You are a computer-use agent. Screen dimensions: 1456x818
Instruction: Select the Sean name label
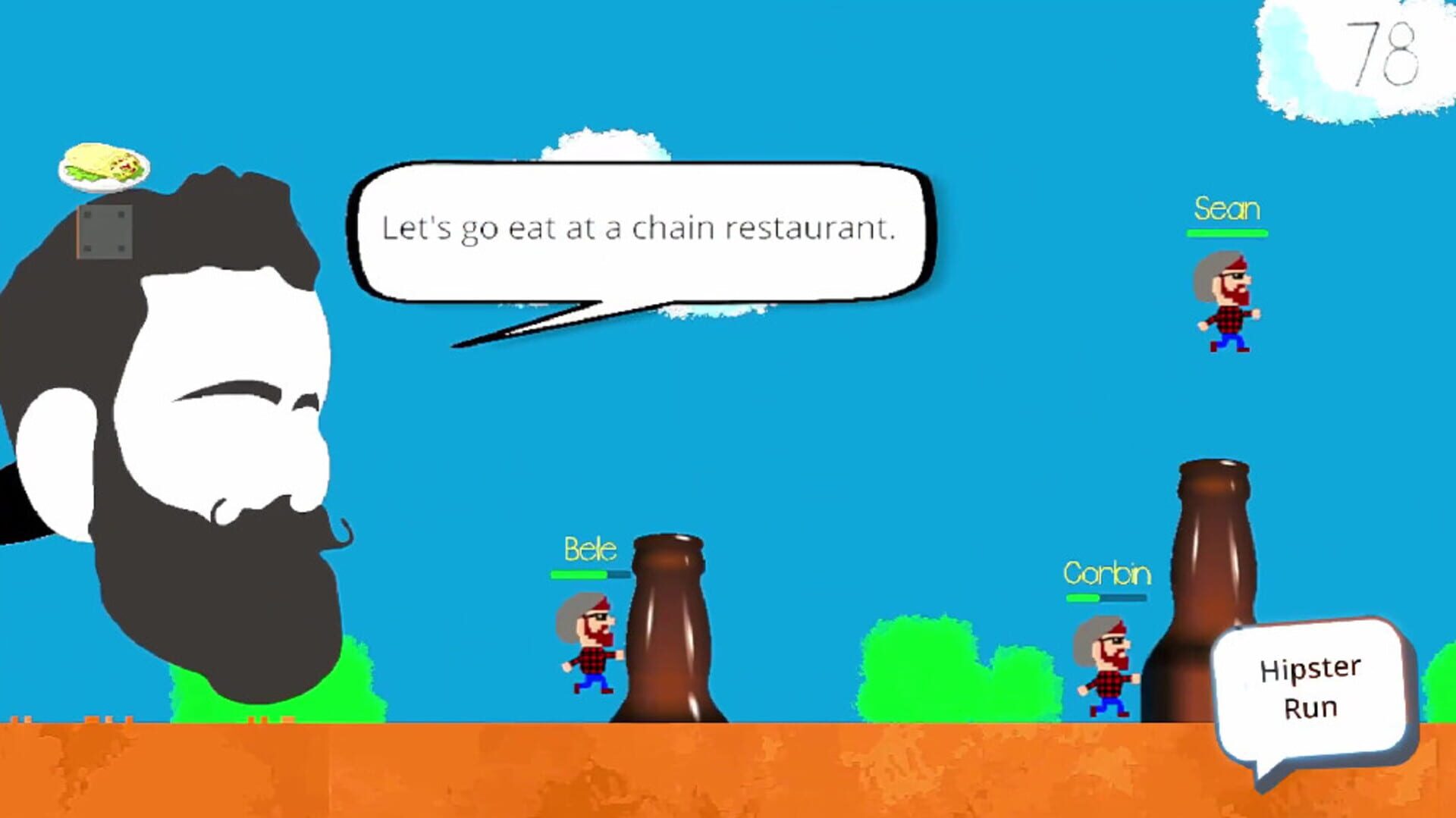tap(1228, 210)
